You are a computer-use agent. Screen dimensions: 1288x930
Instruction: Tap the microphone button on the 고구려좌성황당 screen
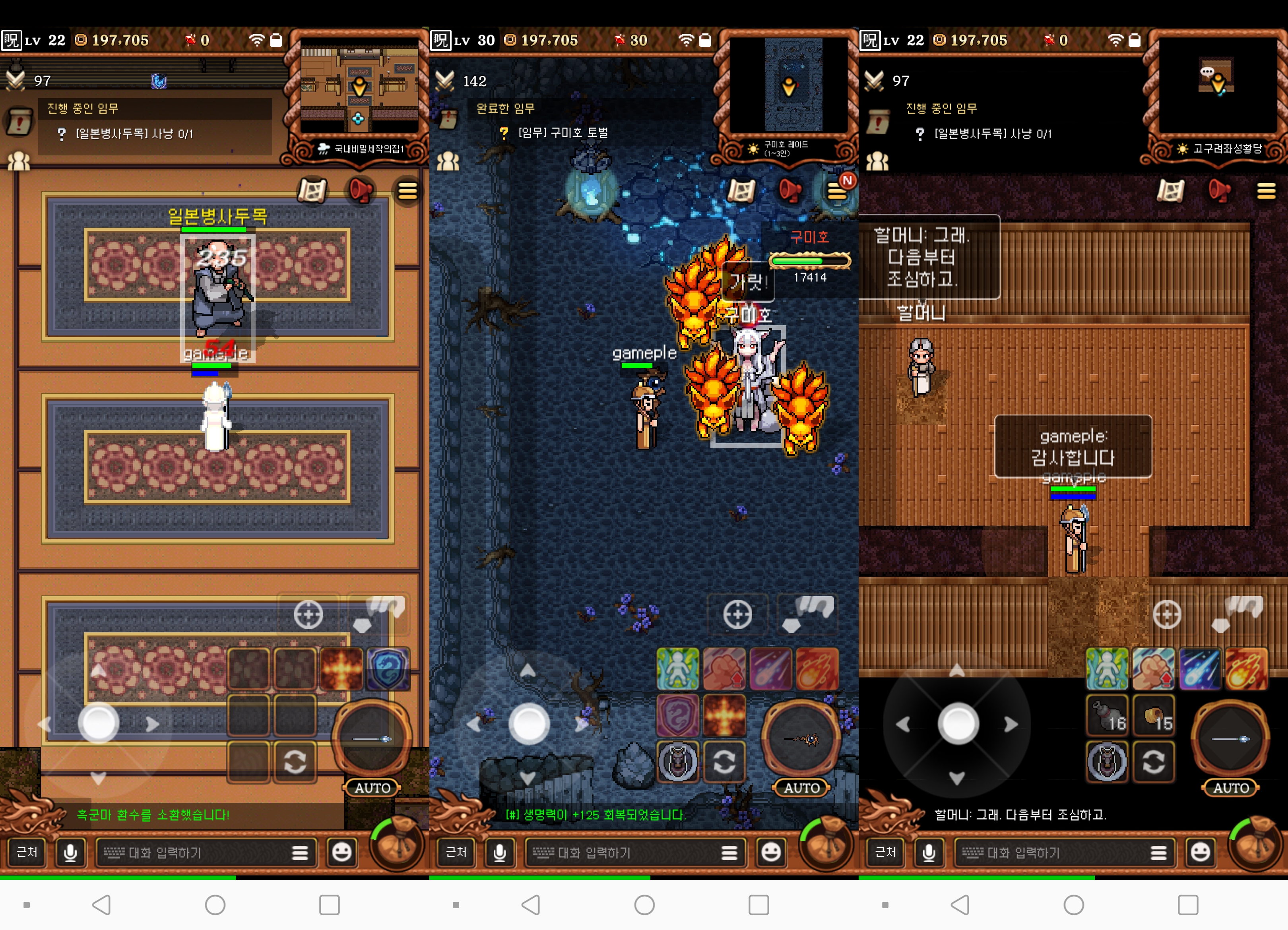click(x=929, y=852)
